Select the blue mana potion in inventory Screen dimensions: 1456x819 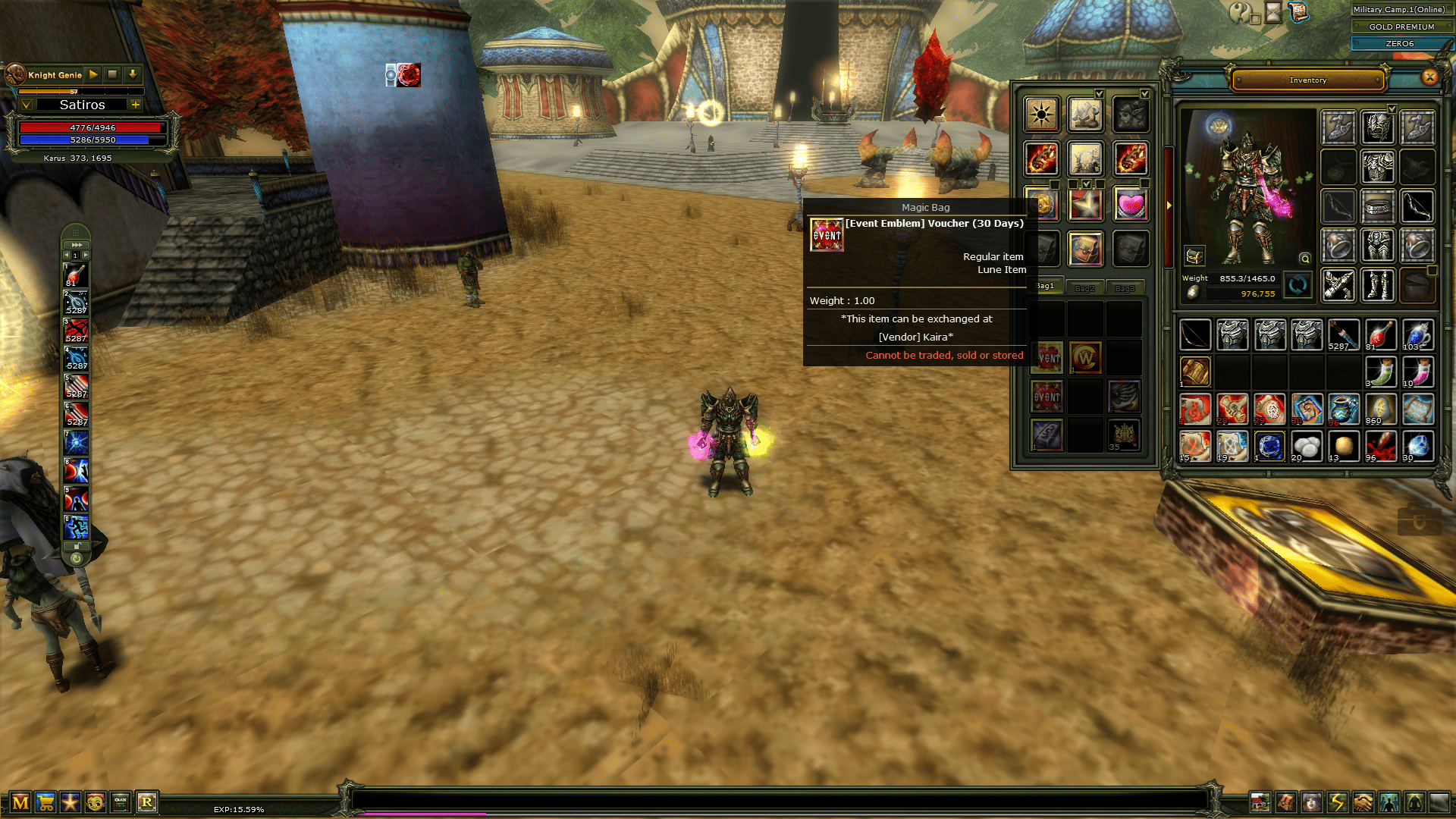(1417, 335)
